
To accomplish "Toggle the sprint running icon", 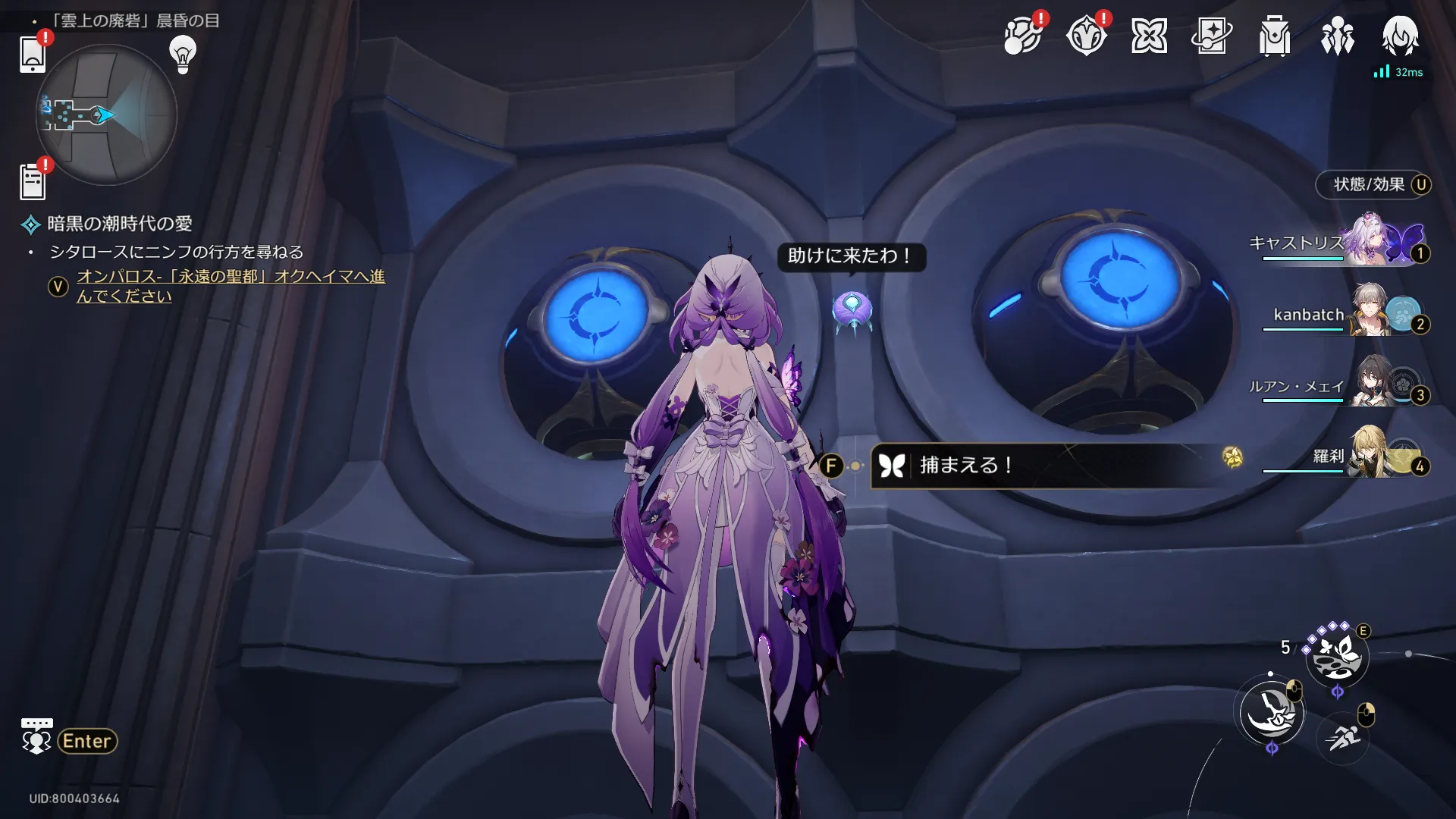I will [x=1343, y=736].
